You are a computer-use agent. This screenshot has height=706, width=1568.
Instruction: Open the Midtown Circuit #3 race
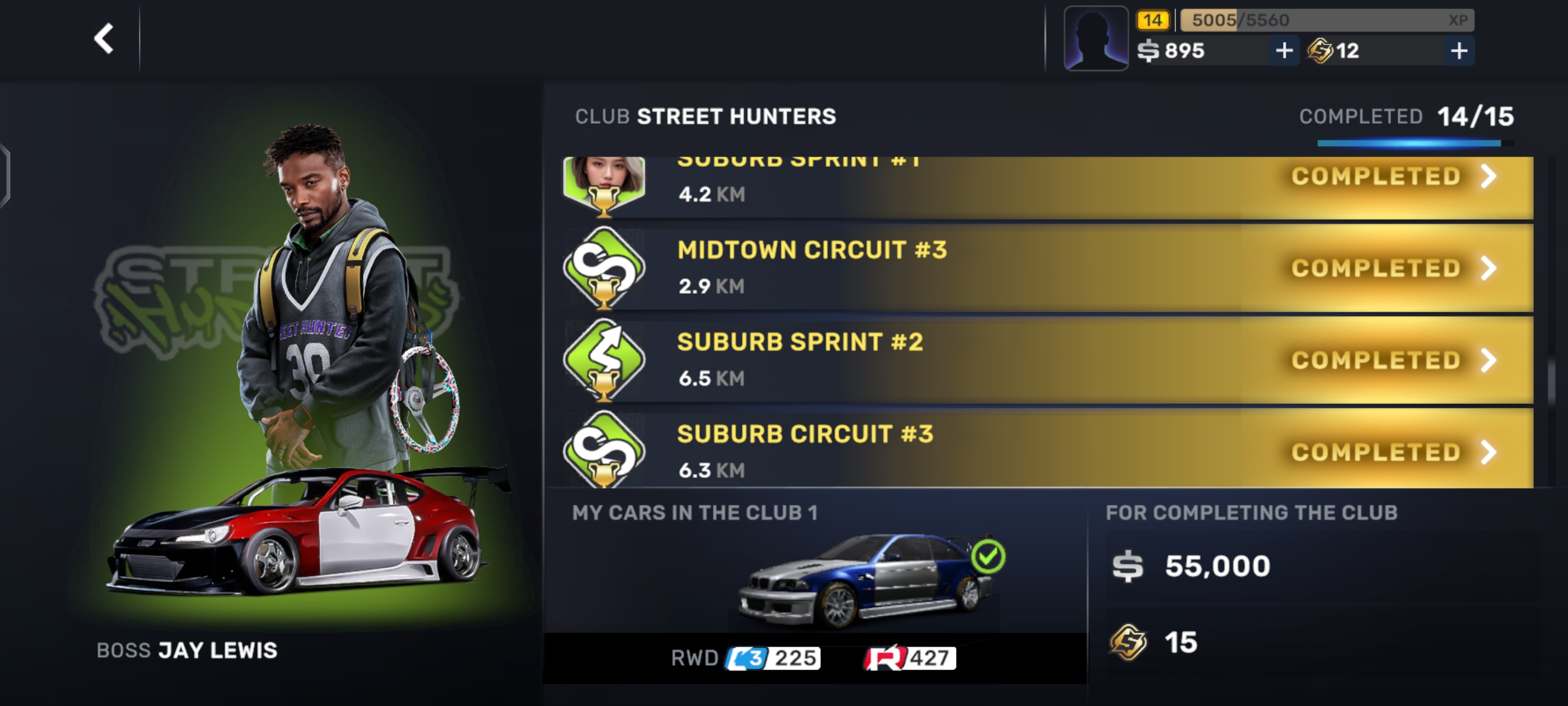(1047, 268)
